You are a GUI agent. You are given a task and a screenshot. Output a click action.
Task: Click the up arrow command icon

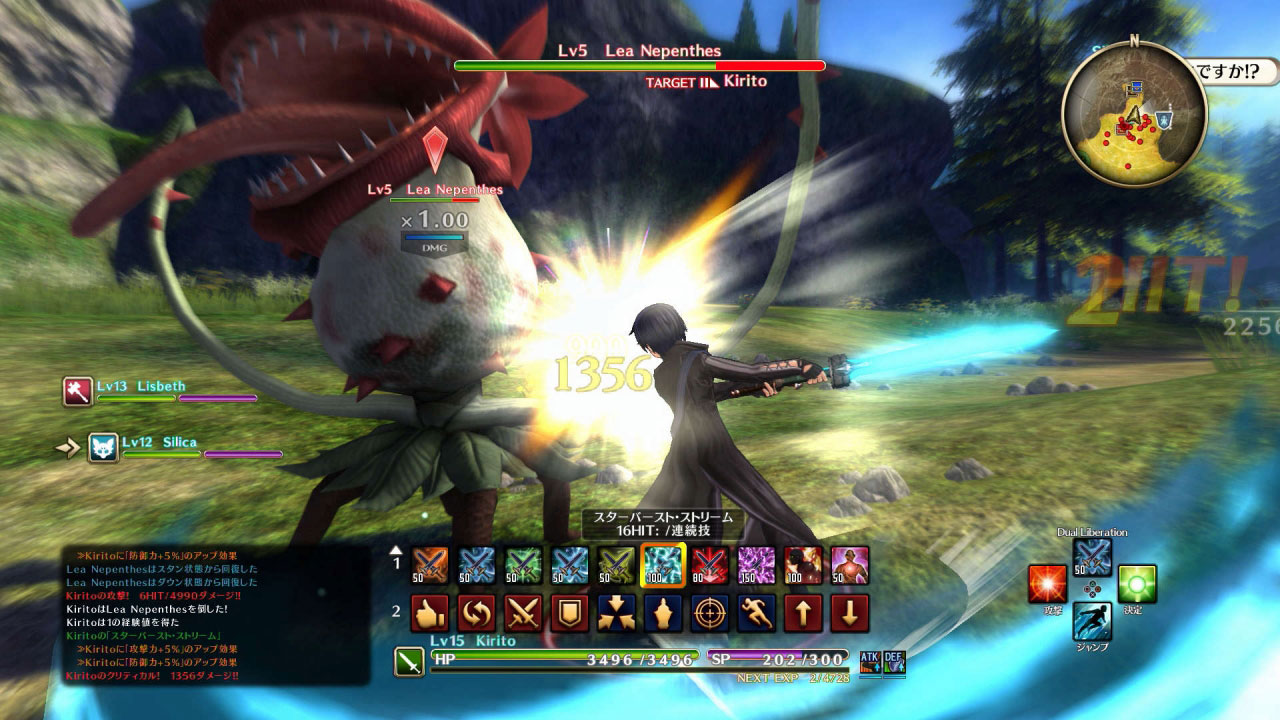(x=803, y=613)
